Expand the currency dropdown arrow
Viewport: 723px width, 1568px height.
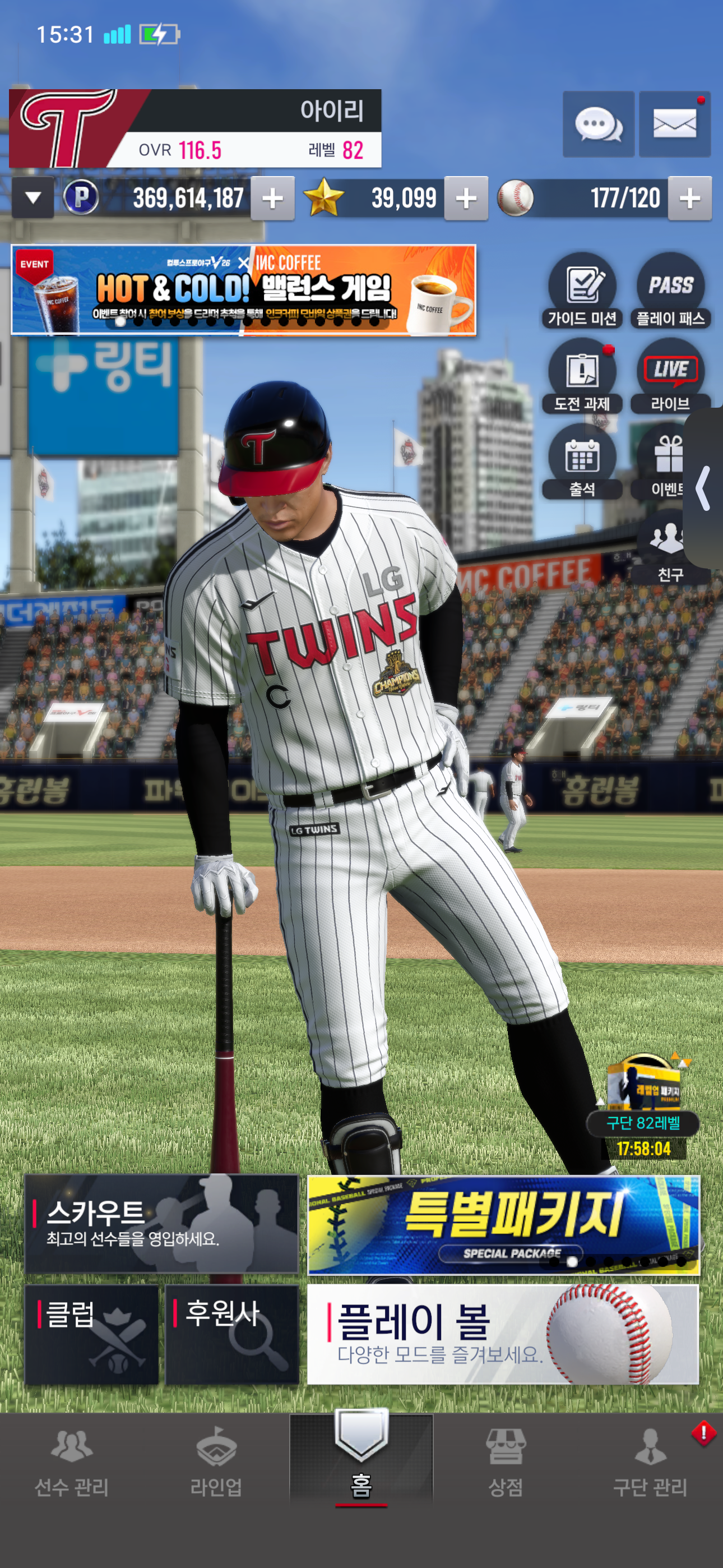pyautogui.click(x=33, y=198)
